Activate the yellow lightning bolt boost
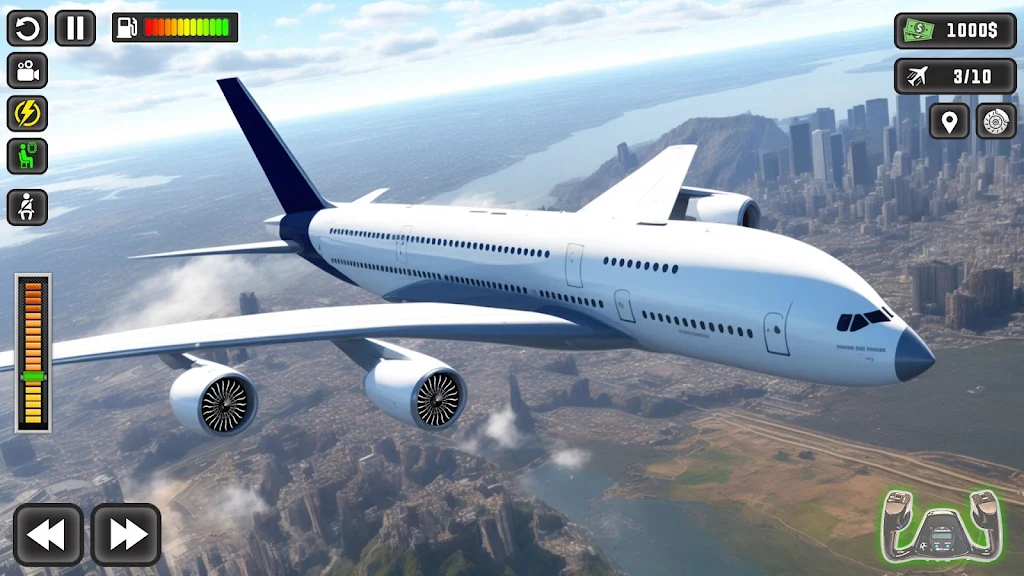This screenshot has height=576, width=1024. (x=27, y=113)
